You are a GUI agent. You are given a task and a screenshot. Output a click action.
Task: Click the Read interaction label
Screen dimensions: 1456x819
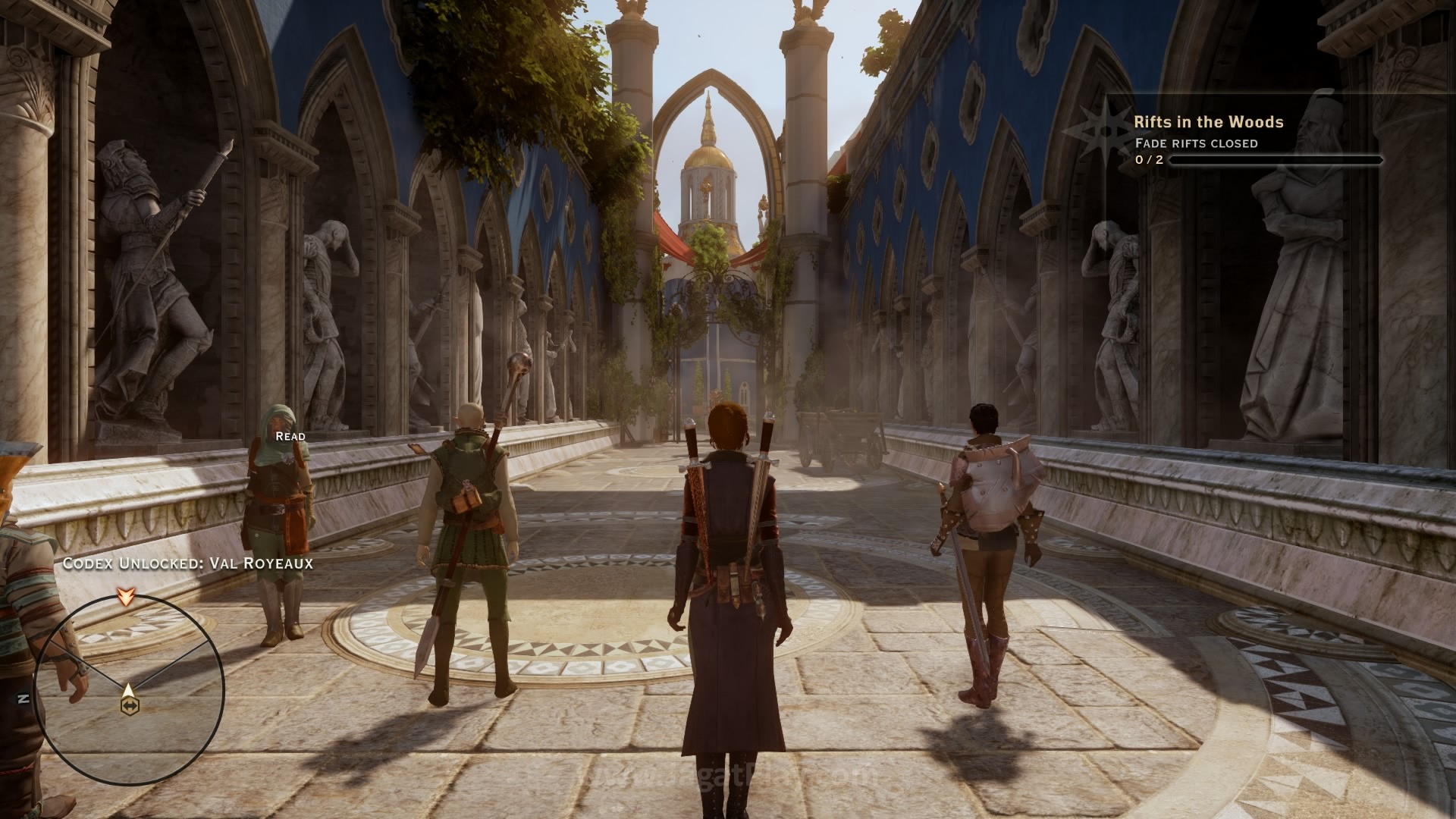(x=290, y=436)
